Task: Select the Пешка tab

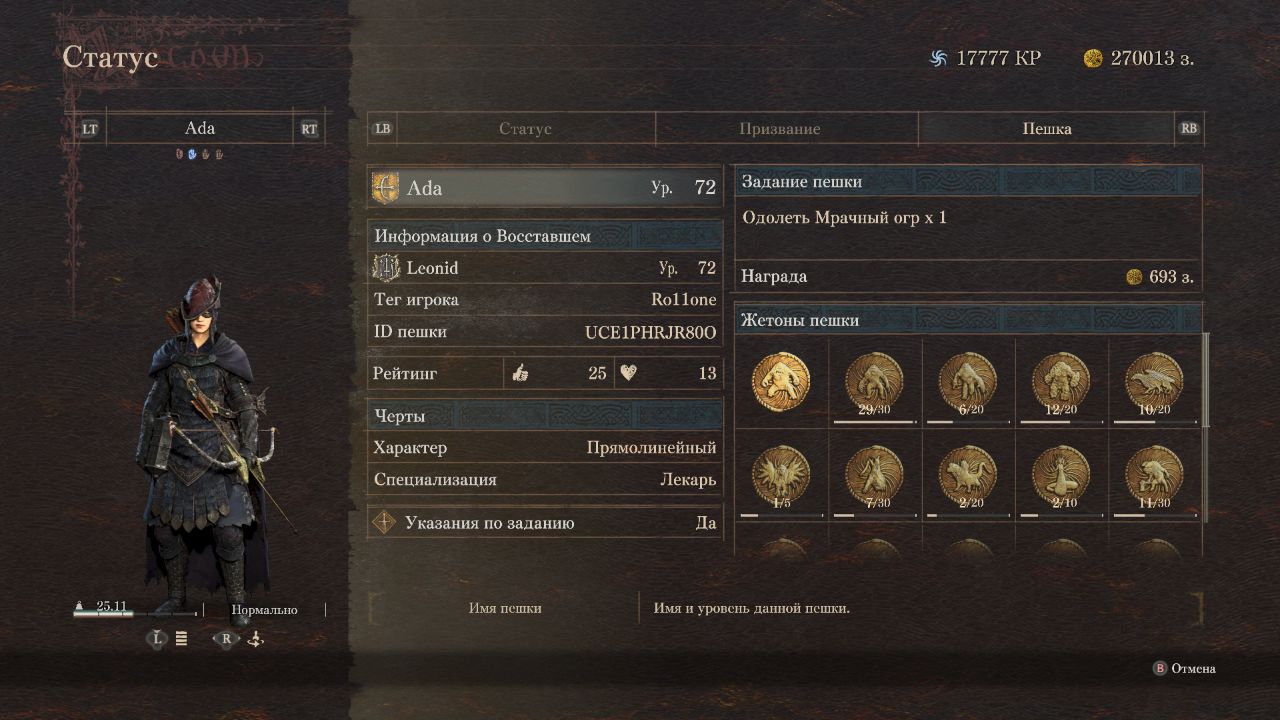Action: [x=1046, y=129]
